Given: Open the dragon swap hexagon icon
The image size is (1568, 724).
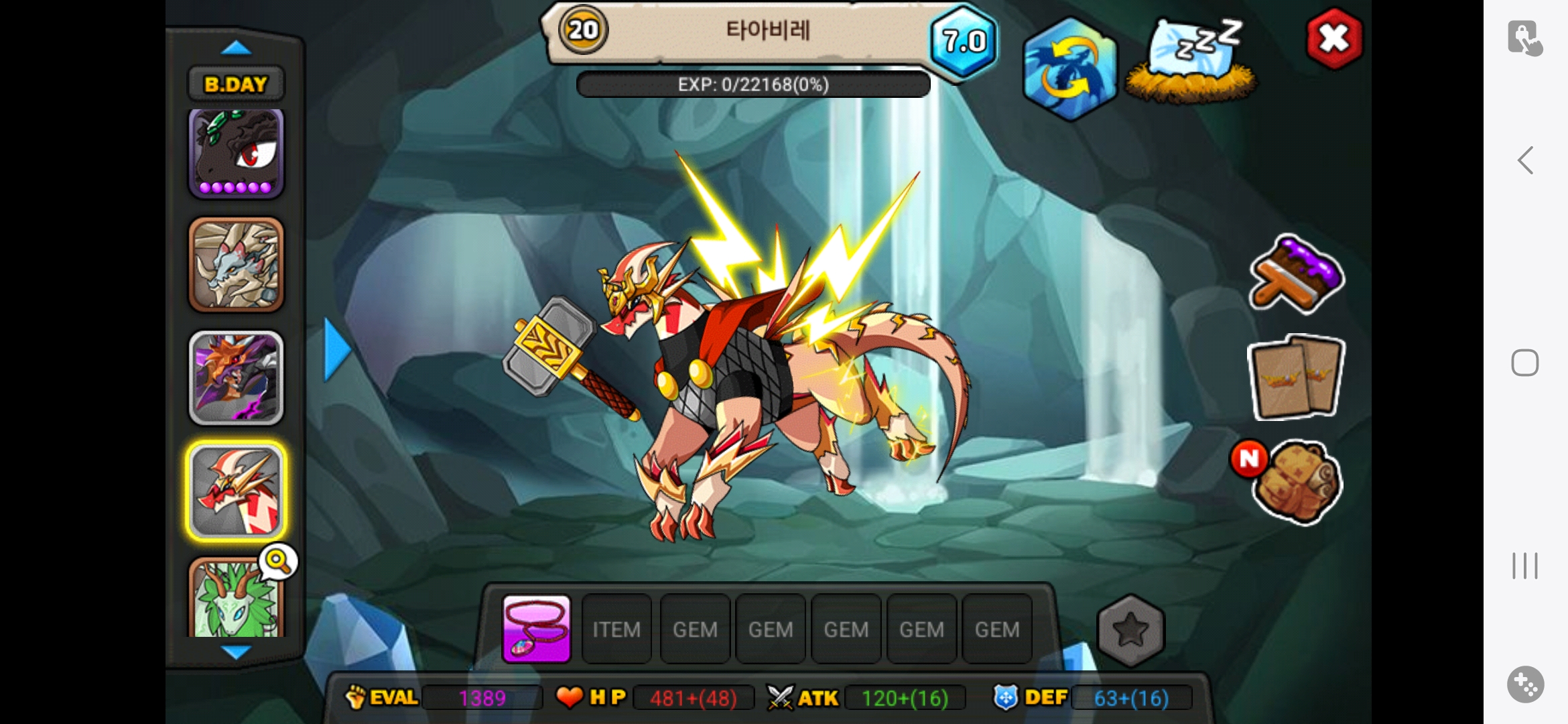Looking at the screenshot, I should coord(1069,69).
